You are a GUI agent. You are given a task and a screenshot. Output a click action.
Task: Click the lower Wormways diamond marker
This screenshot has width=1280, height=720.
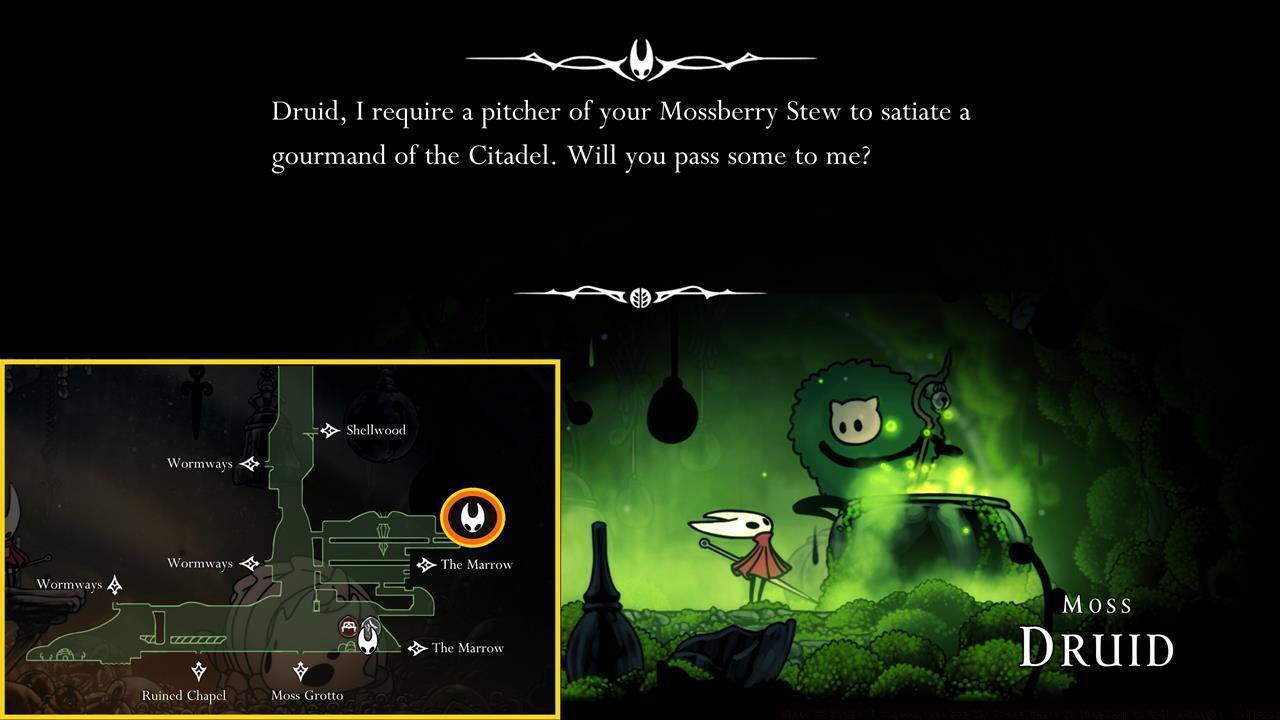[x=250, y=563]
